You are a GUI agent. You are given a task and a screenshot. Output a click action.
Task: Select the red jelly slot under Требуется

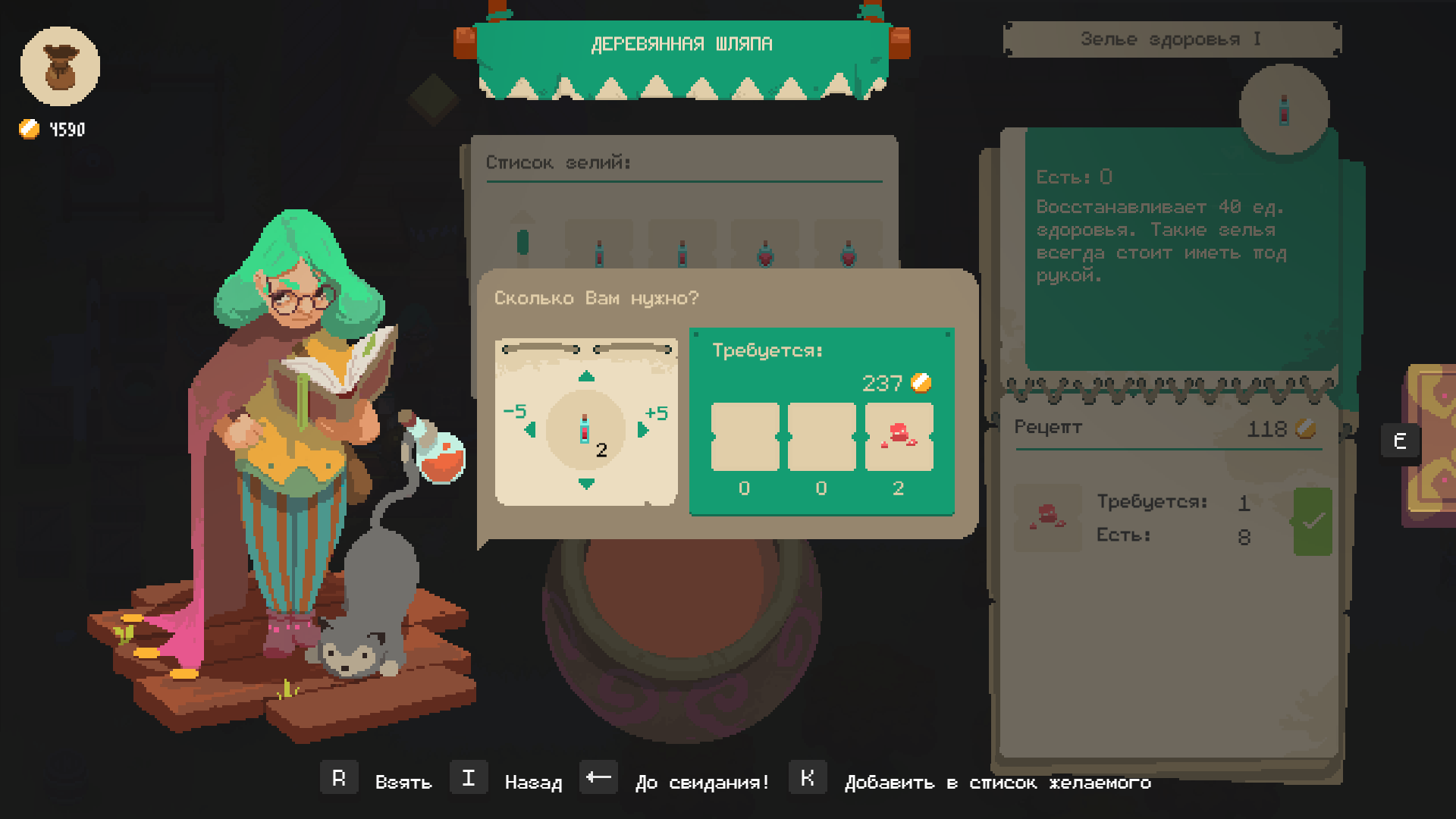pos(899,437)
